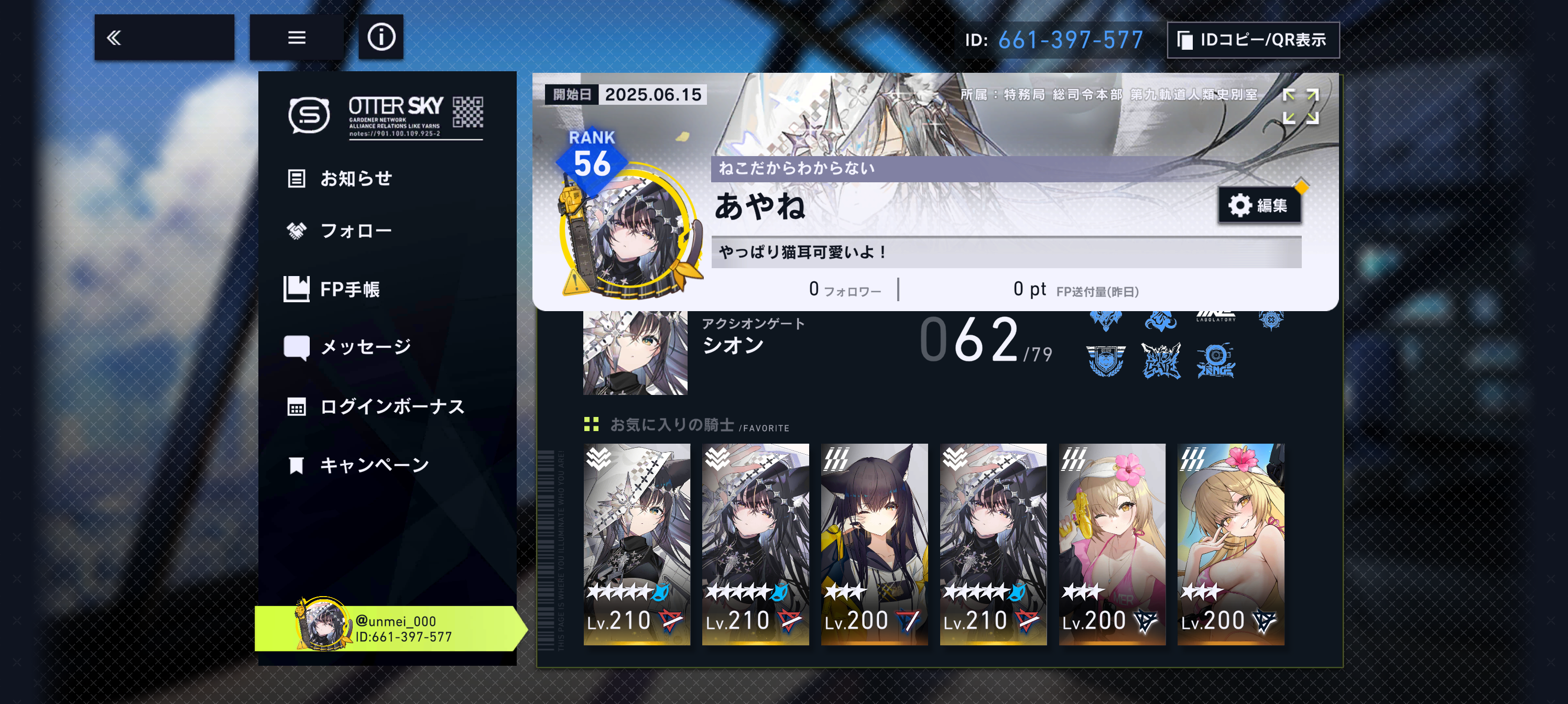Open the メッセージ messages menu
The image size is (1568, 704).
[365, 347]
